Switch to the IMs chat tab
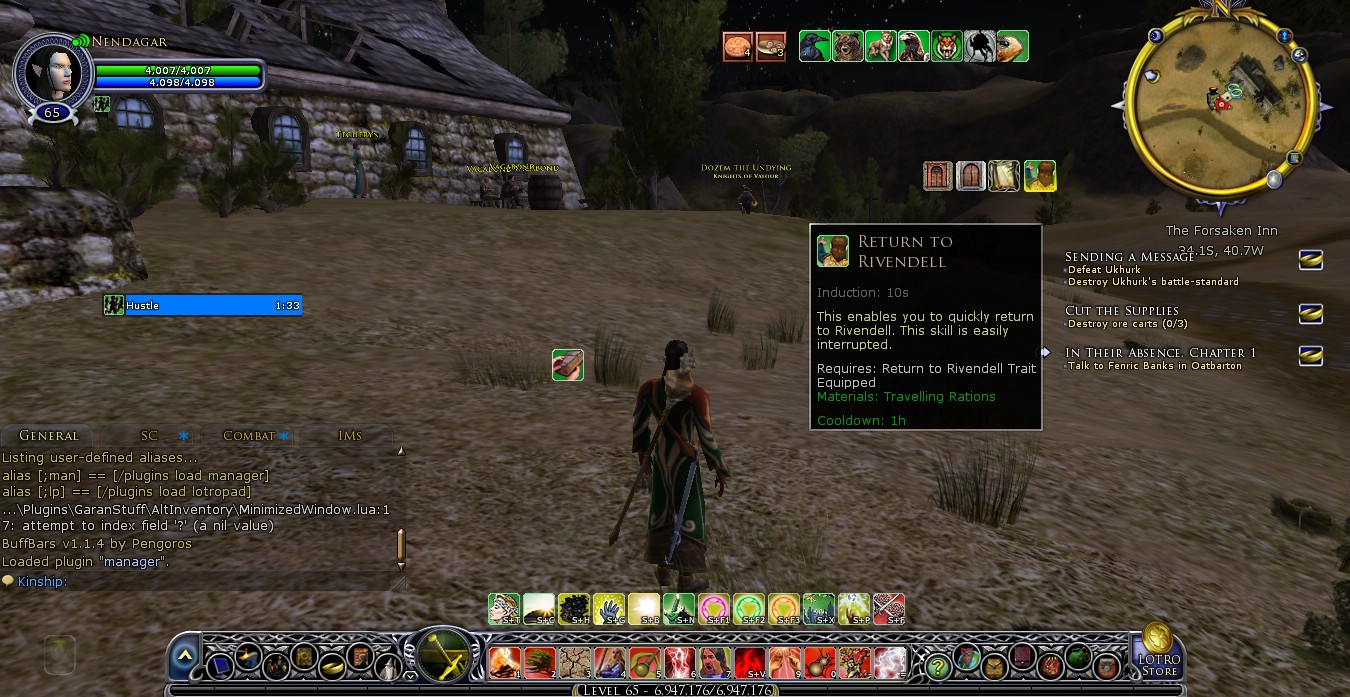Image resolution: width=1350 pixels, height=697 pixels. click(350, 436)
